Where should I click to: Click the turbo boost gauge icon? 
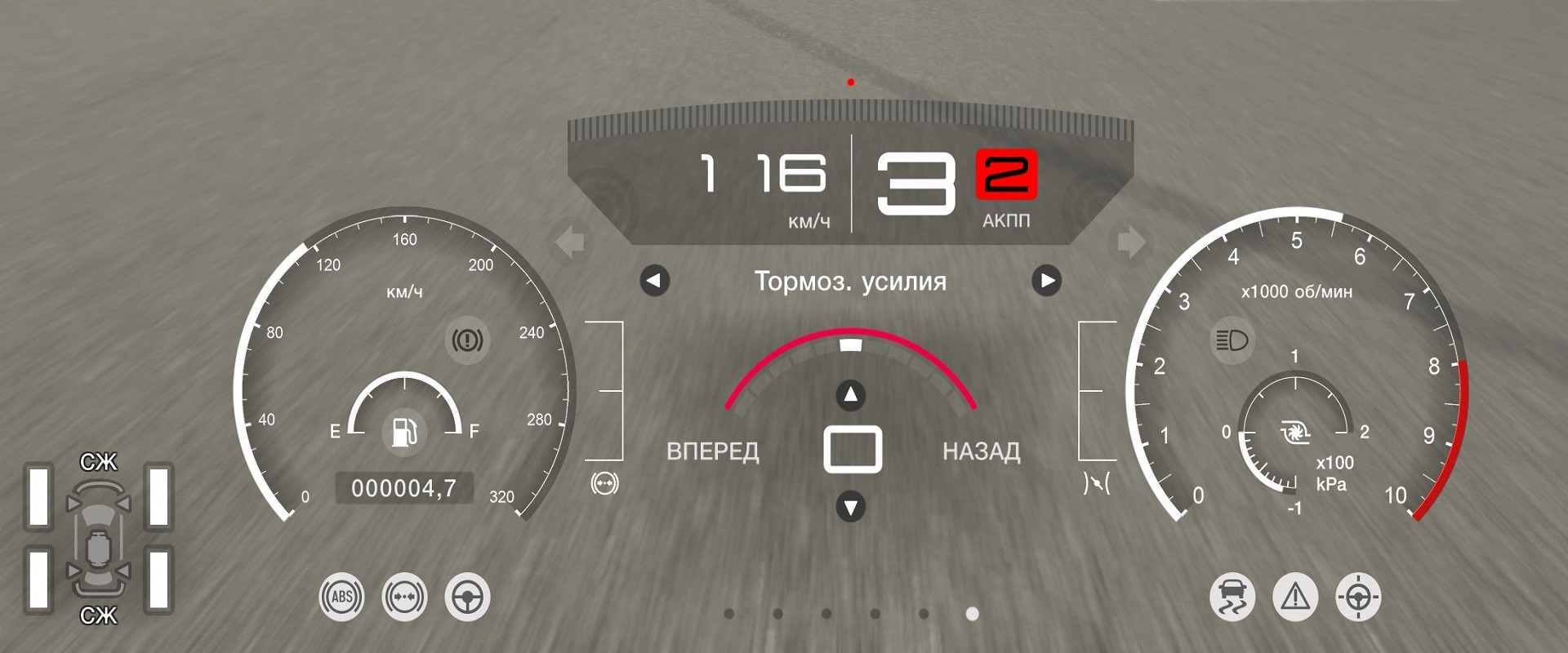tap(1294, 432)
